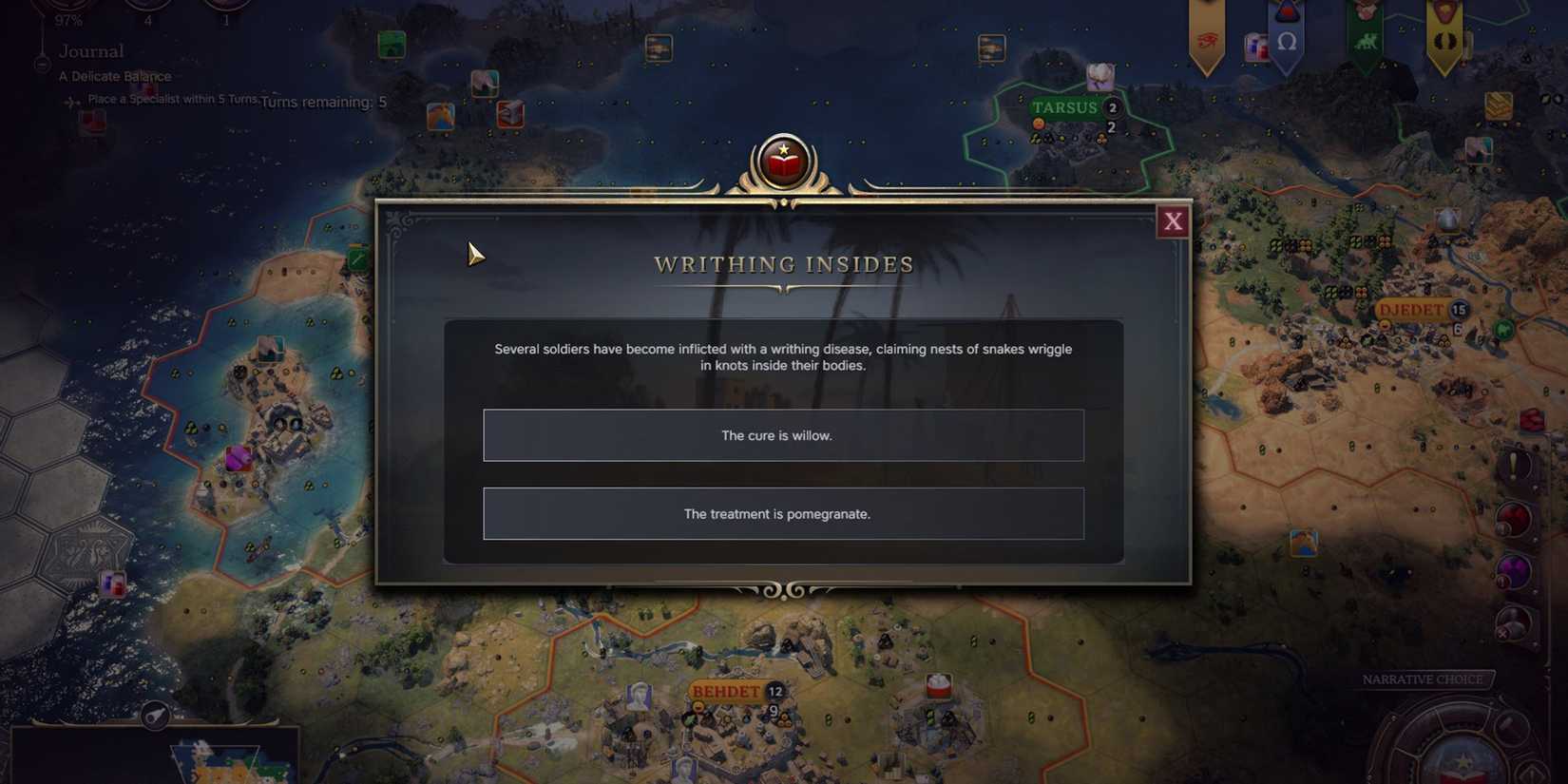Screen dimensions: 1568x784
Task: Click the exclamation alert marker above right icons
Action: point(1513,466)
